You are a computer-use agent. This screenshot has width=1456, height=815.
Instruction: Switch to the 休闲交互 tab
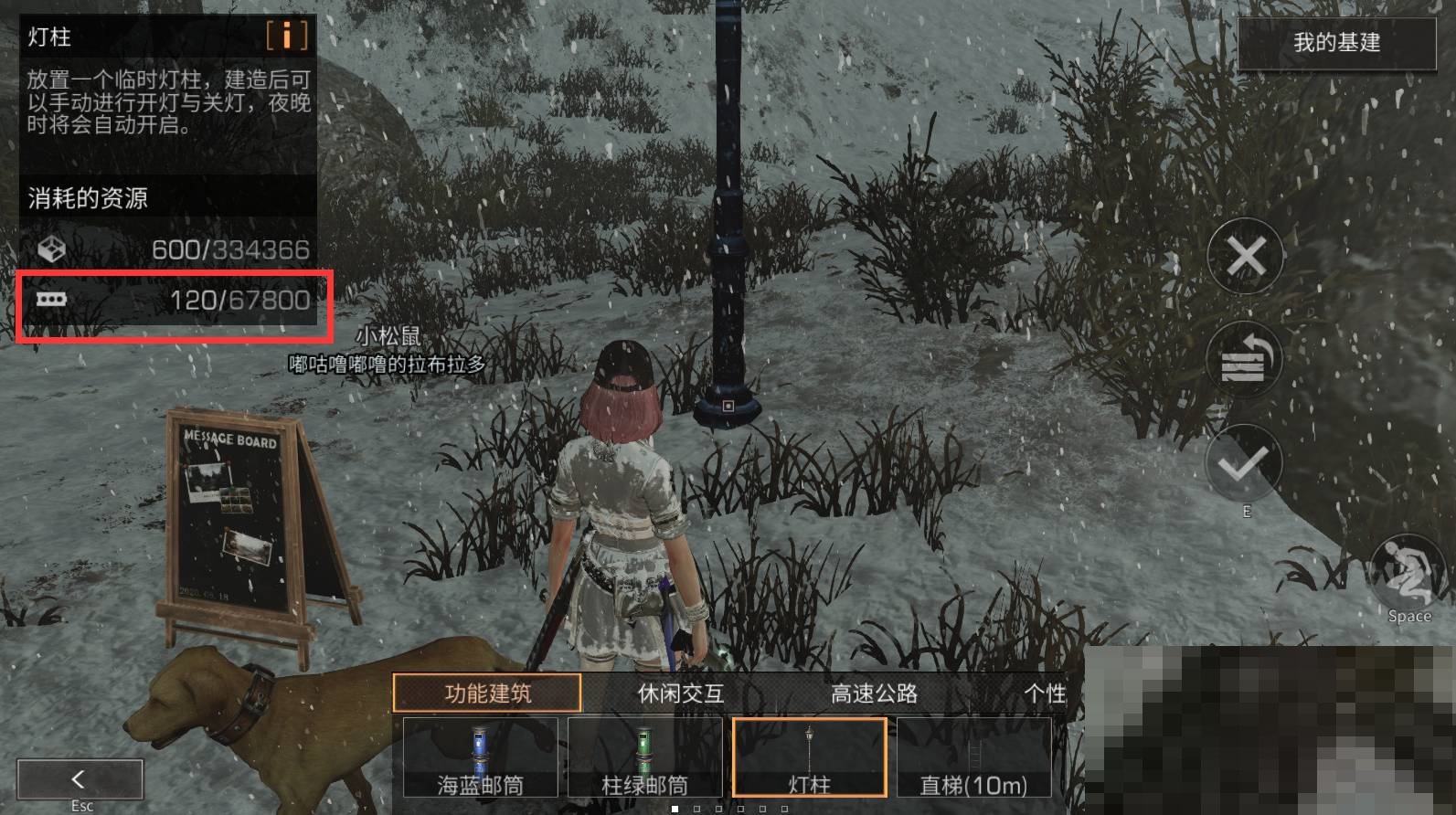coord(681,693)
